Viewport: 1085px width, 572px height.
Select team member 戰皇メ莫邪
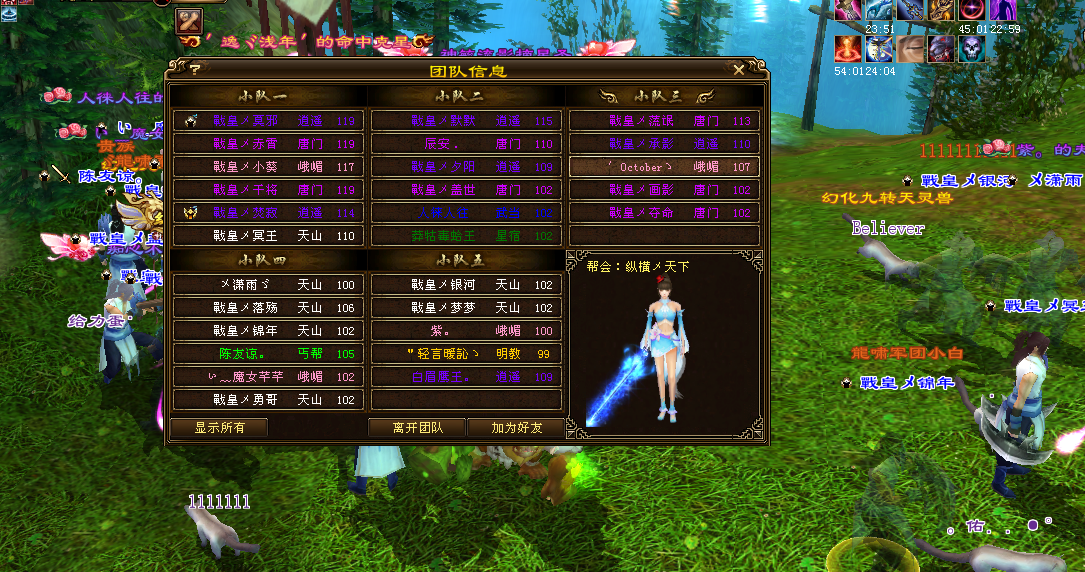tap(268, 121)
